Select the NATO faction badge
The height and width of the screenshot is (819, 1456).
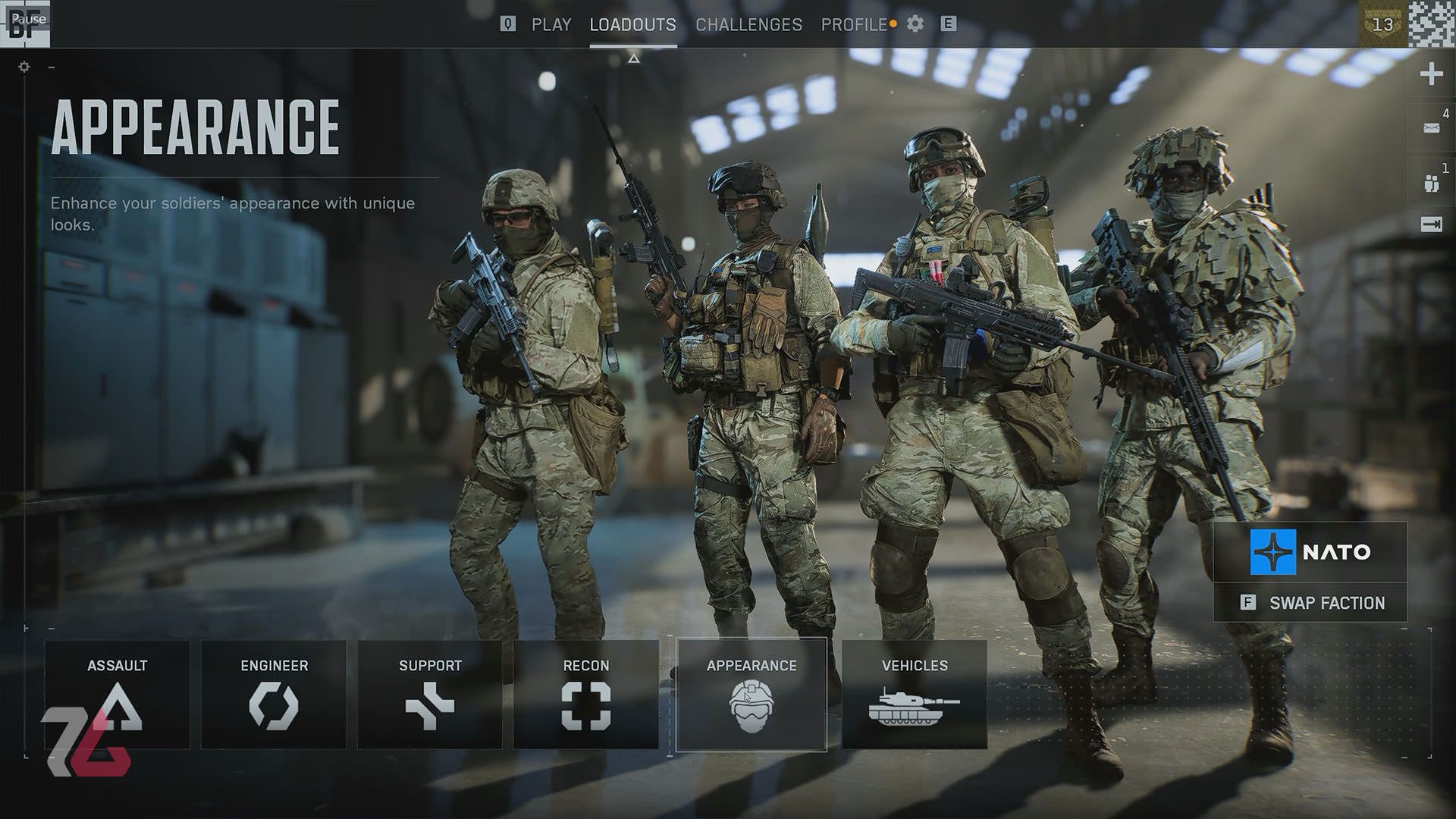coord(1310,552)
